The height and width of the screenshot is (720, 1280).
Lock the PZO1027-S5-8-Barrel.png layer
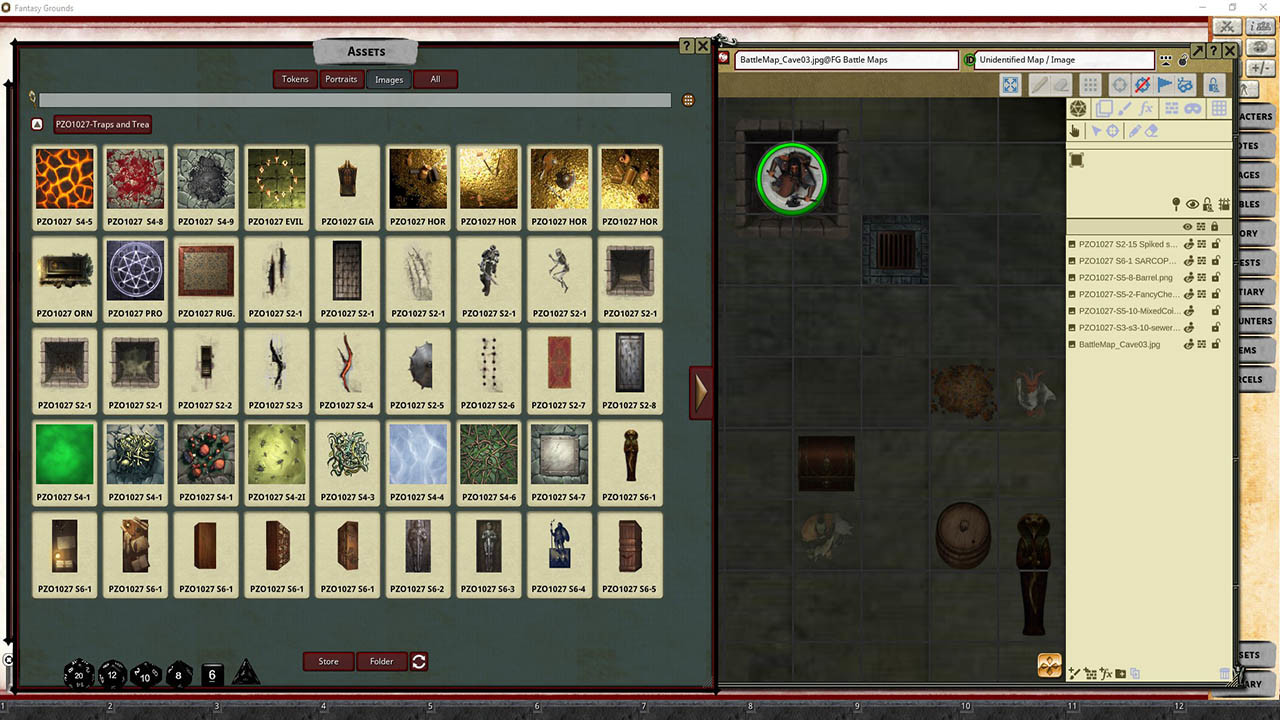tap(1216, 278)
